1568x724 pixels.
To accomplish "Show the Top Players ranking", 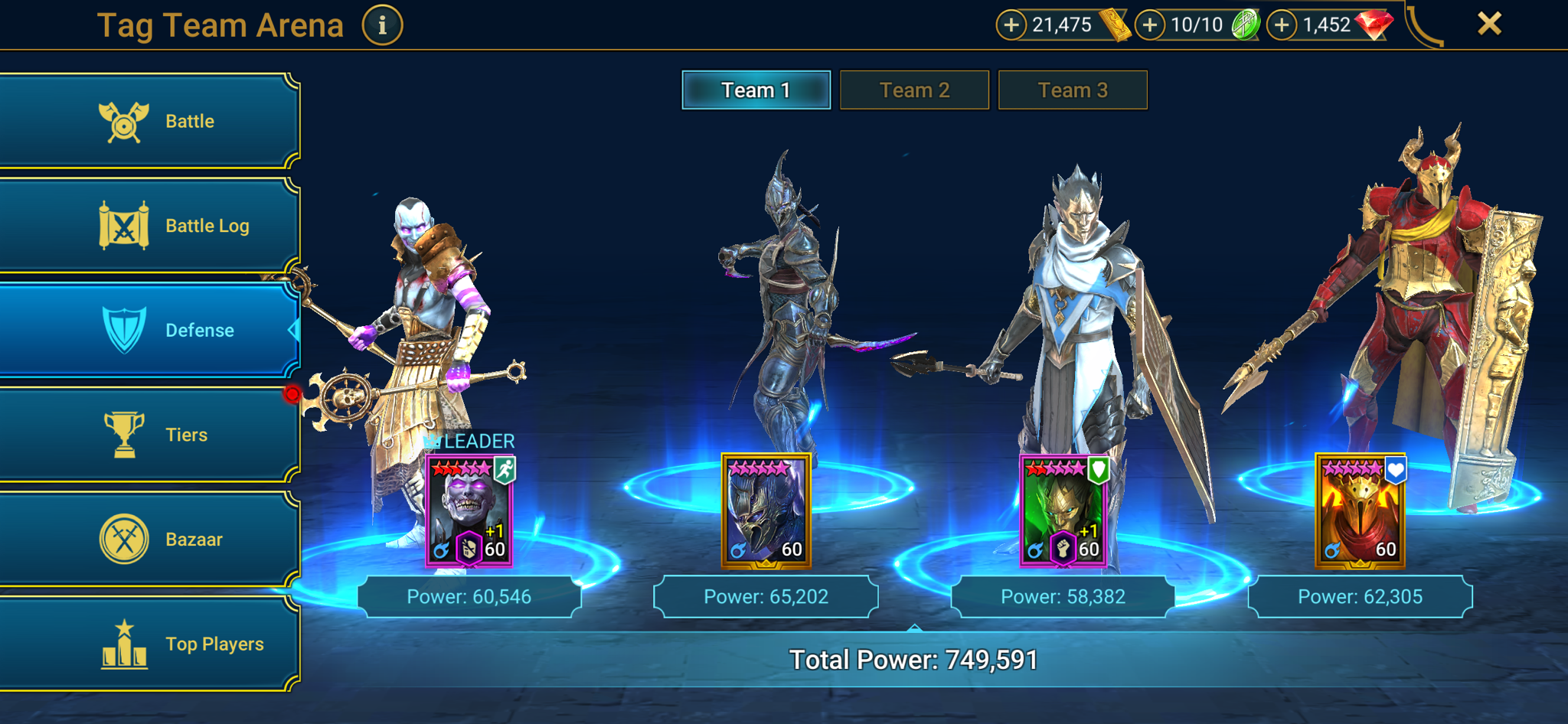I will coord(149,644).
